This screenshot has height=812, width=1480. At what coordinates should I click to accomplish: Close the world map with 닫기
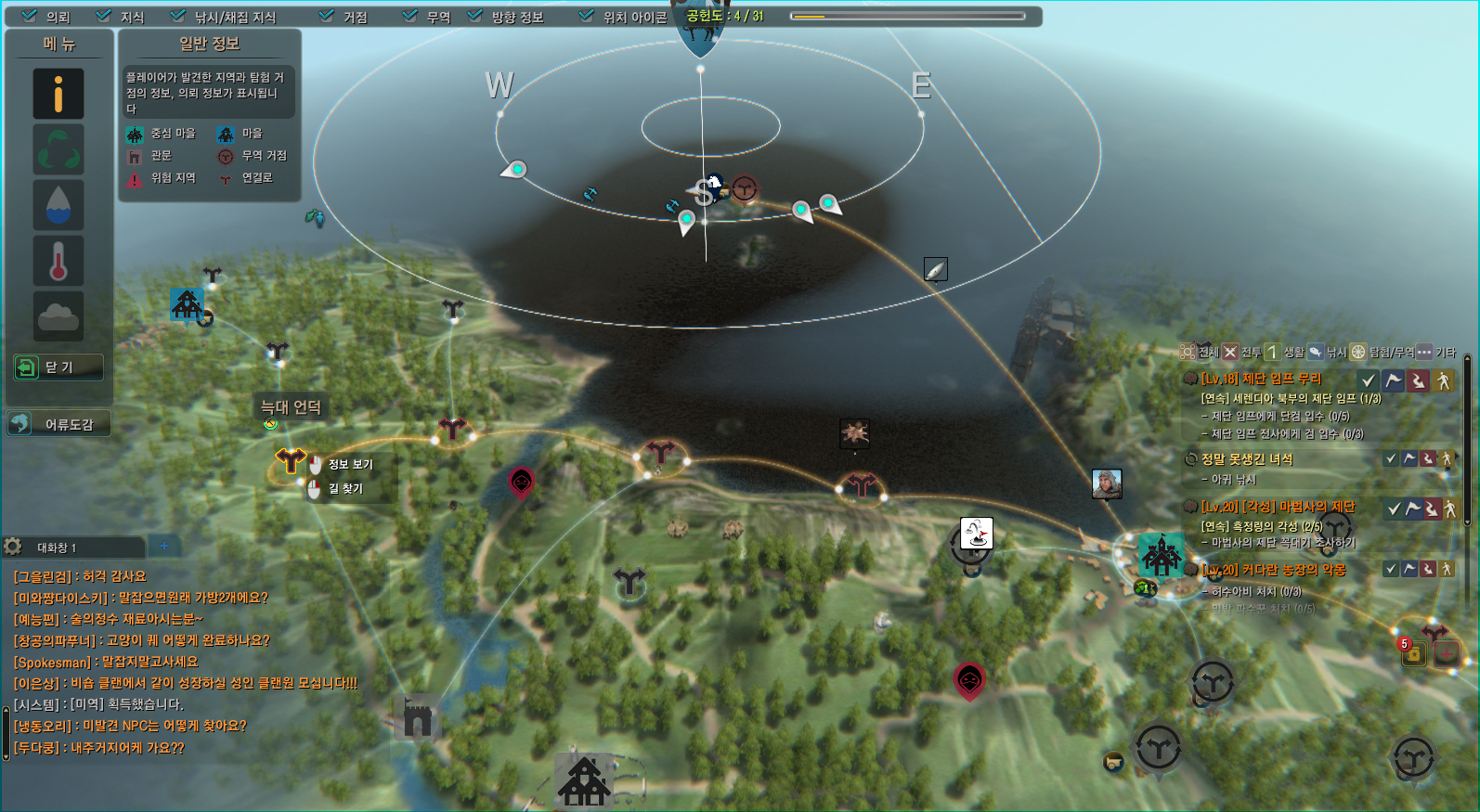[x=58, y=367]
